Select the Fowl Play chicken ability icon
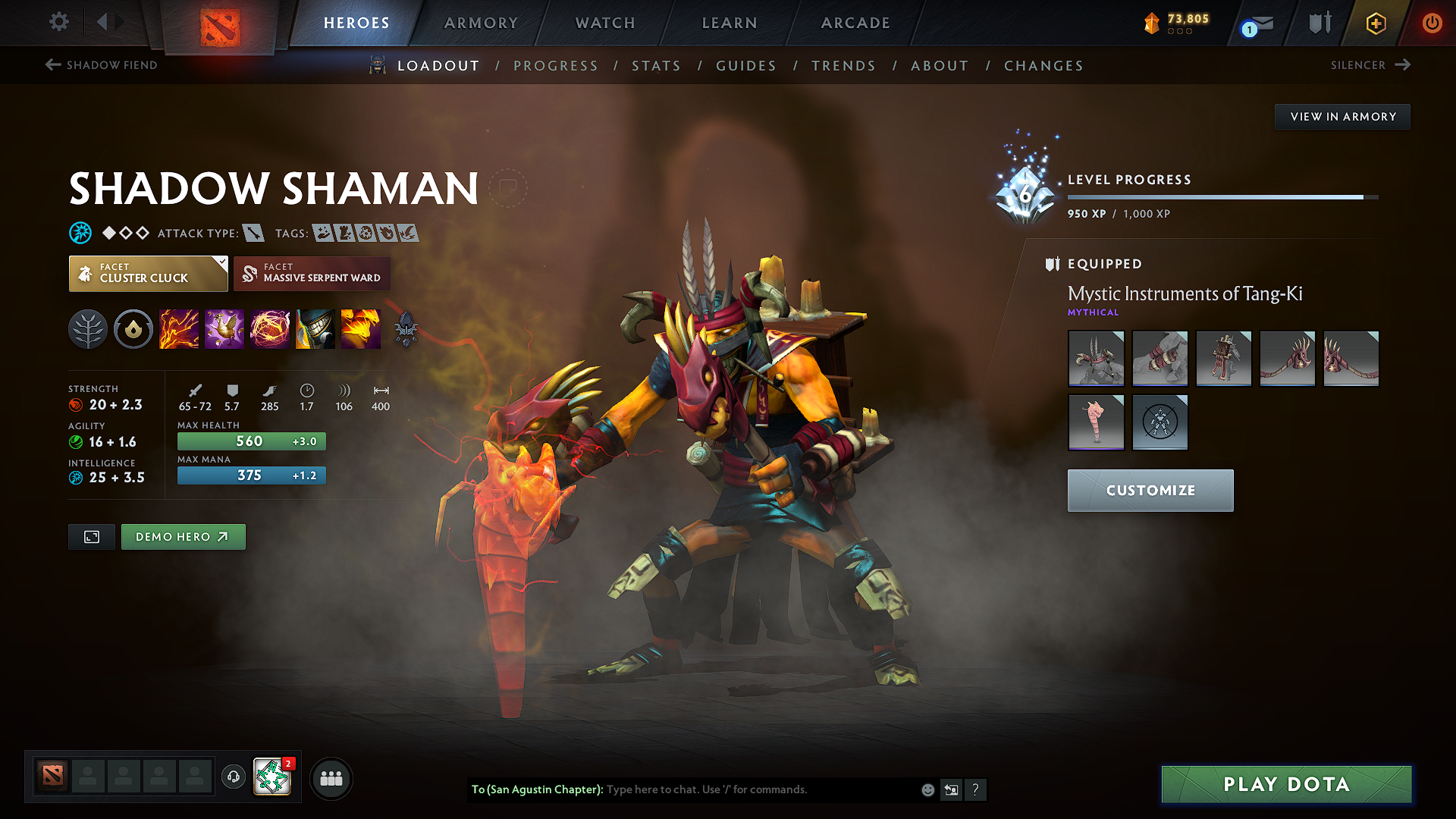This screenshot has height=819, width=1456. point(224,329)
